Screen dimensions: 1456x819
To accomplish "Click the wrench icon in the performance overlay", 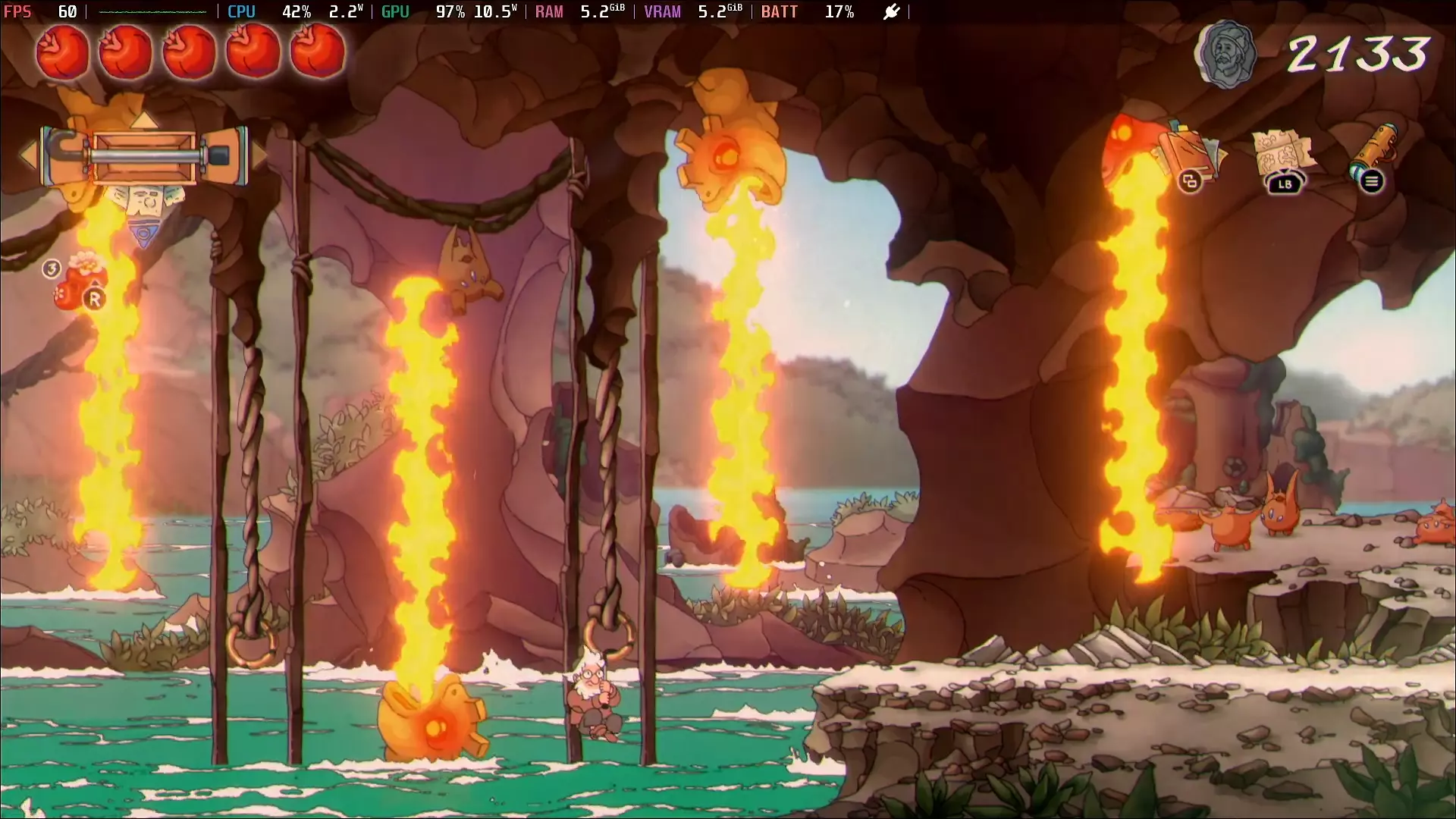I will click(x=891, y=11).
